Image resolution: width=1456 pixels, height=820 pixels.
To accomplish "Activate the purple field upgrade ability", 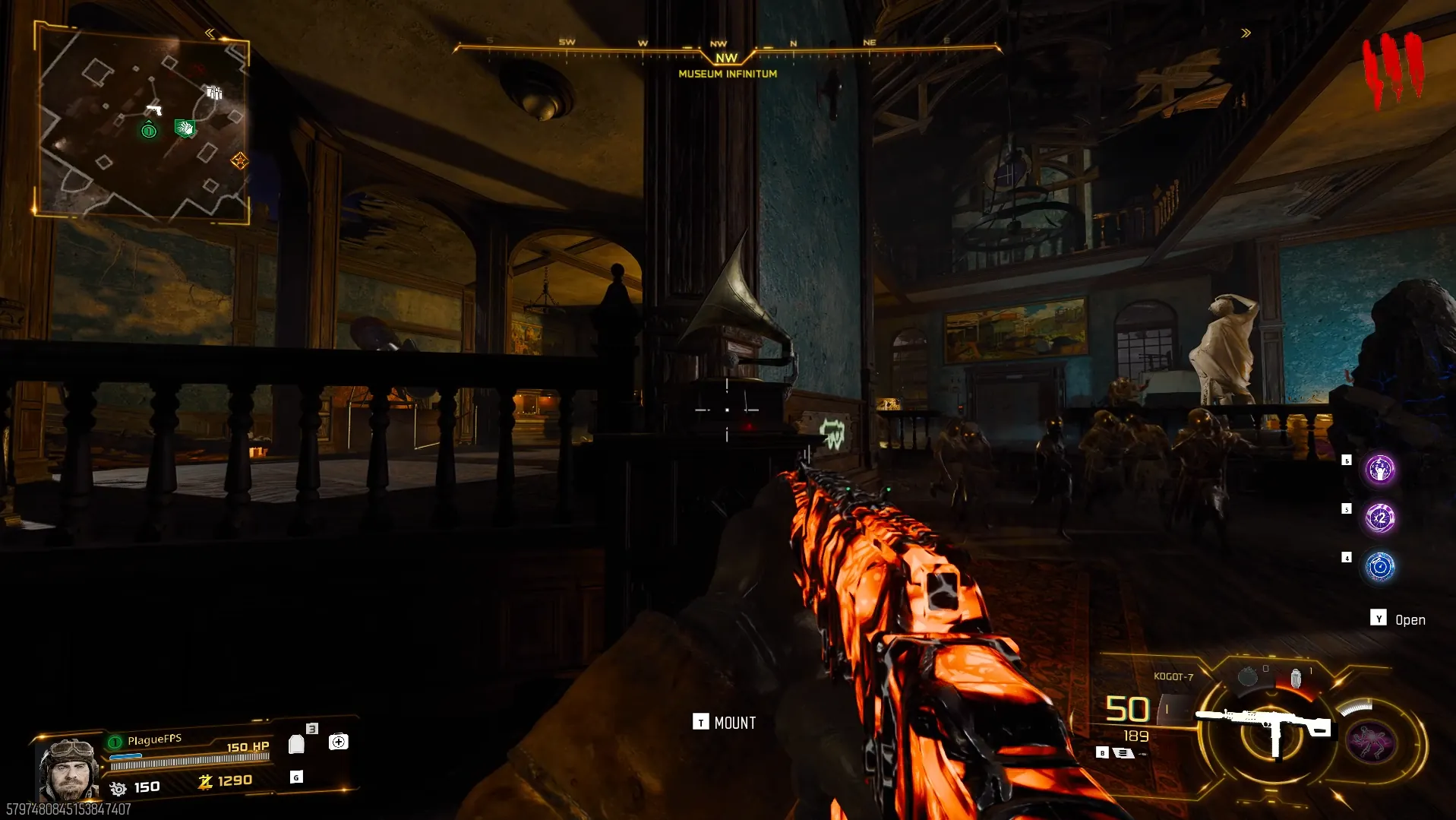I will coord(1371,742).
